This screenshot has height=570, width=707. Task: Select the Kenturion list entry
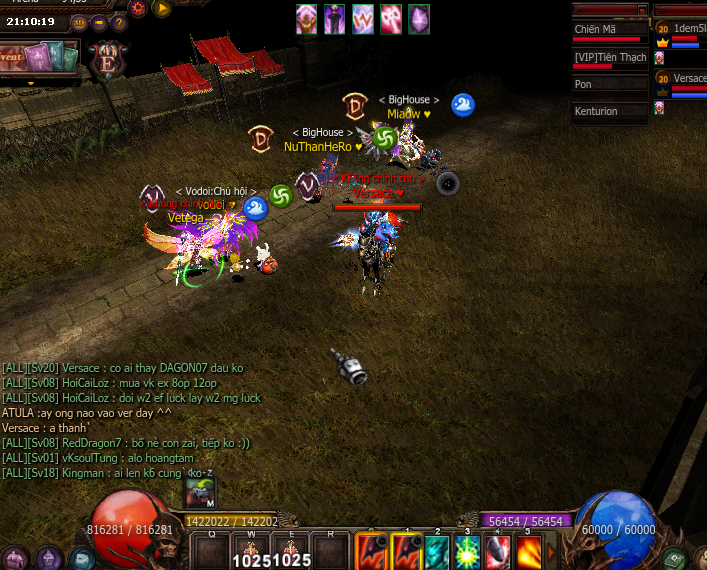610,112
